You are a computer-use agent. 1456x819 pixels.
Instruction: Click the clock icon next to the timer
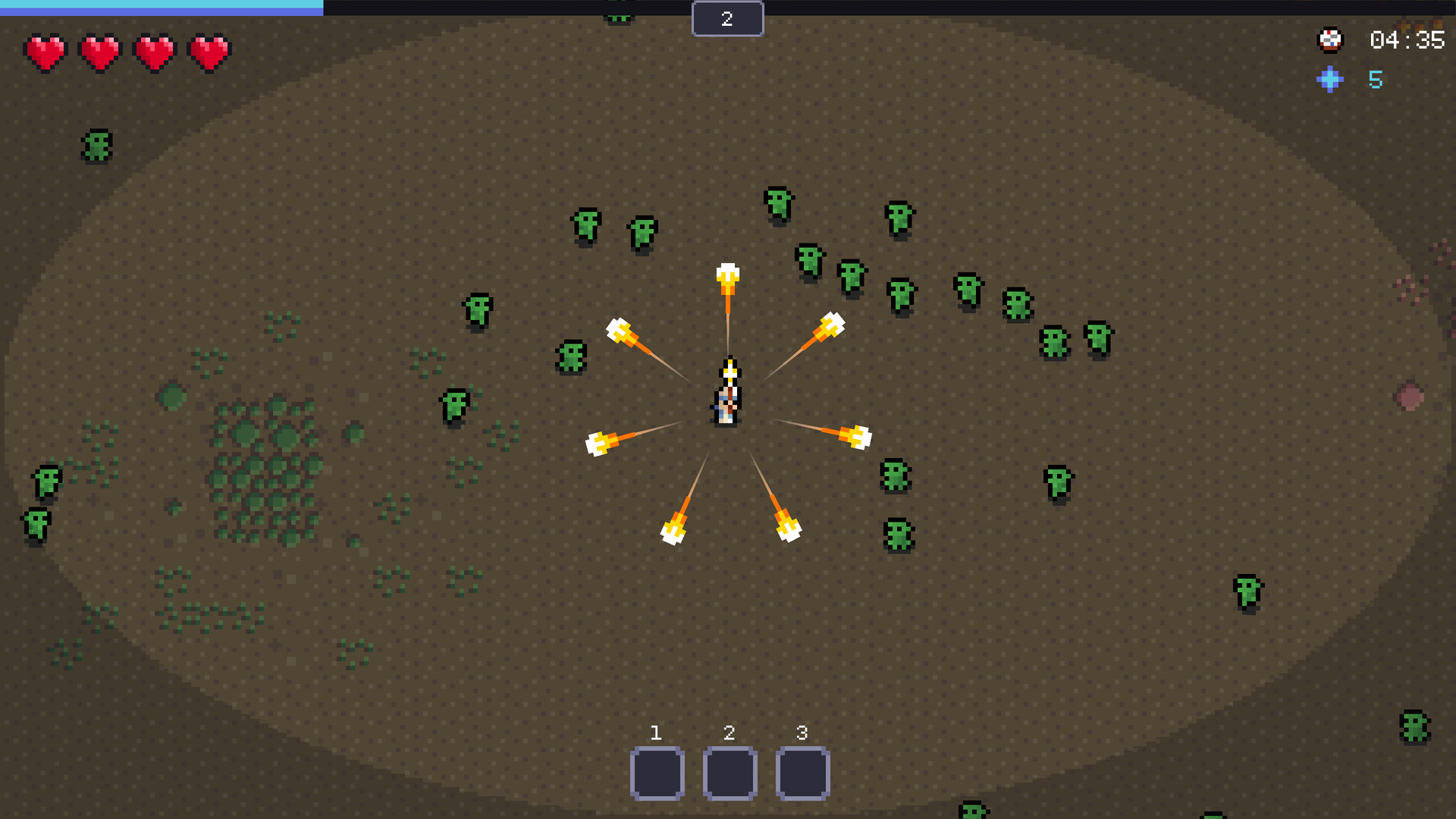point(1329,40)
